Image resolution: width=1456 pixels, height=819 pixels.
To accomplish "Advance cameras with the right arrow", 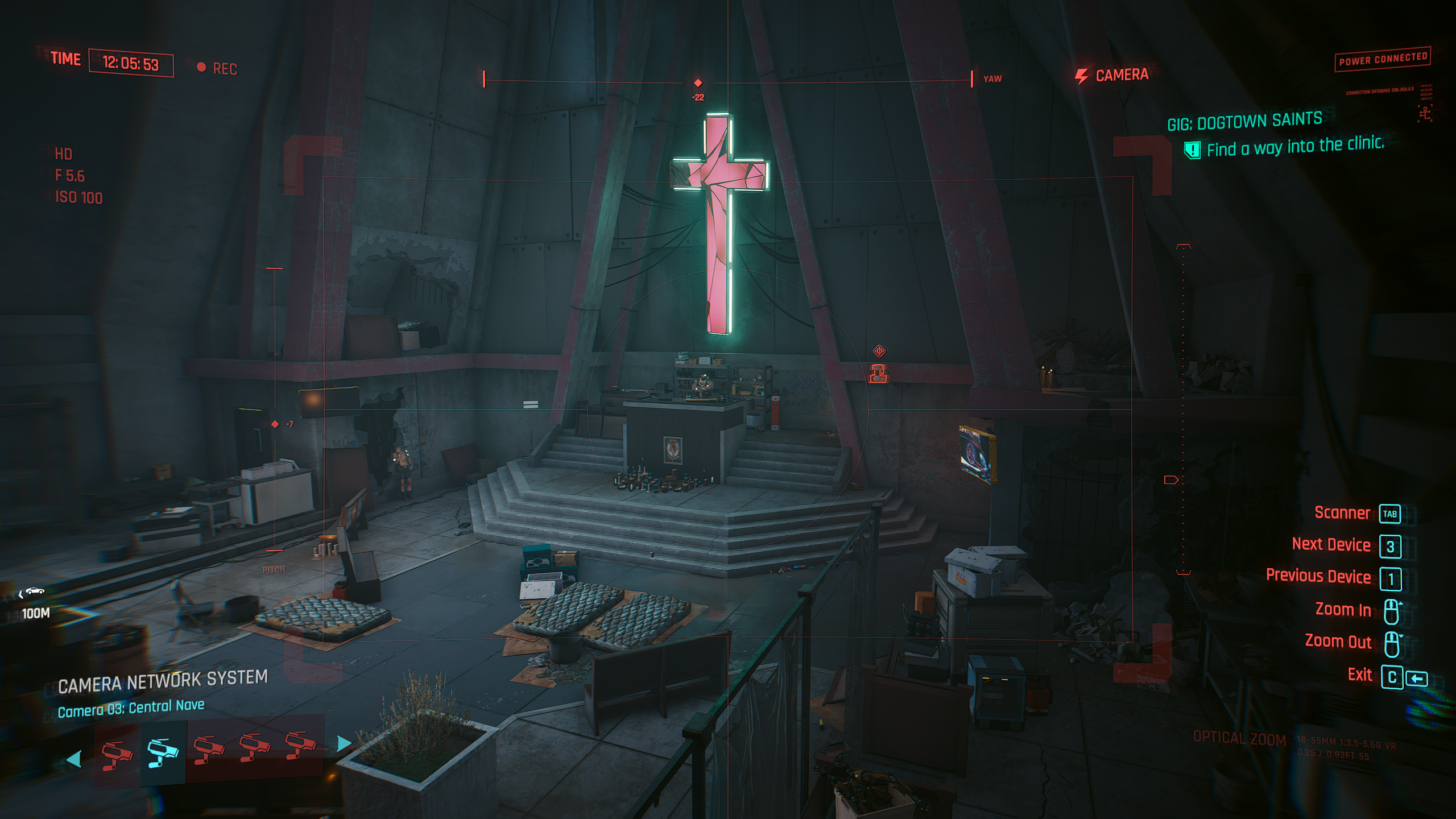I will [344, 743].
